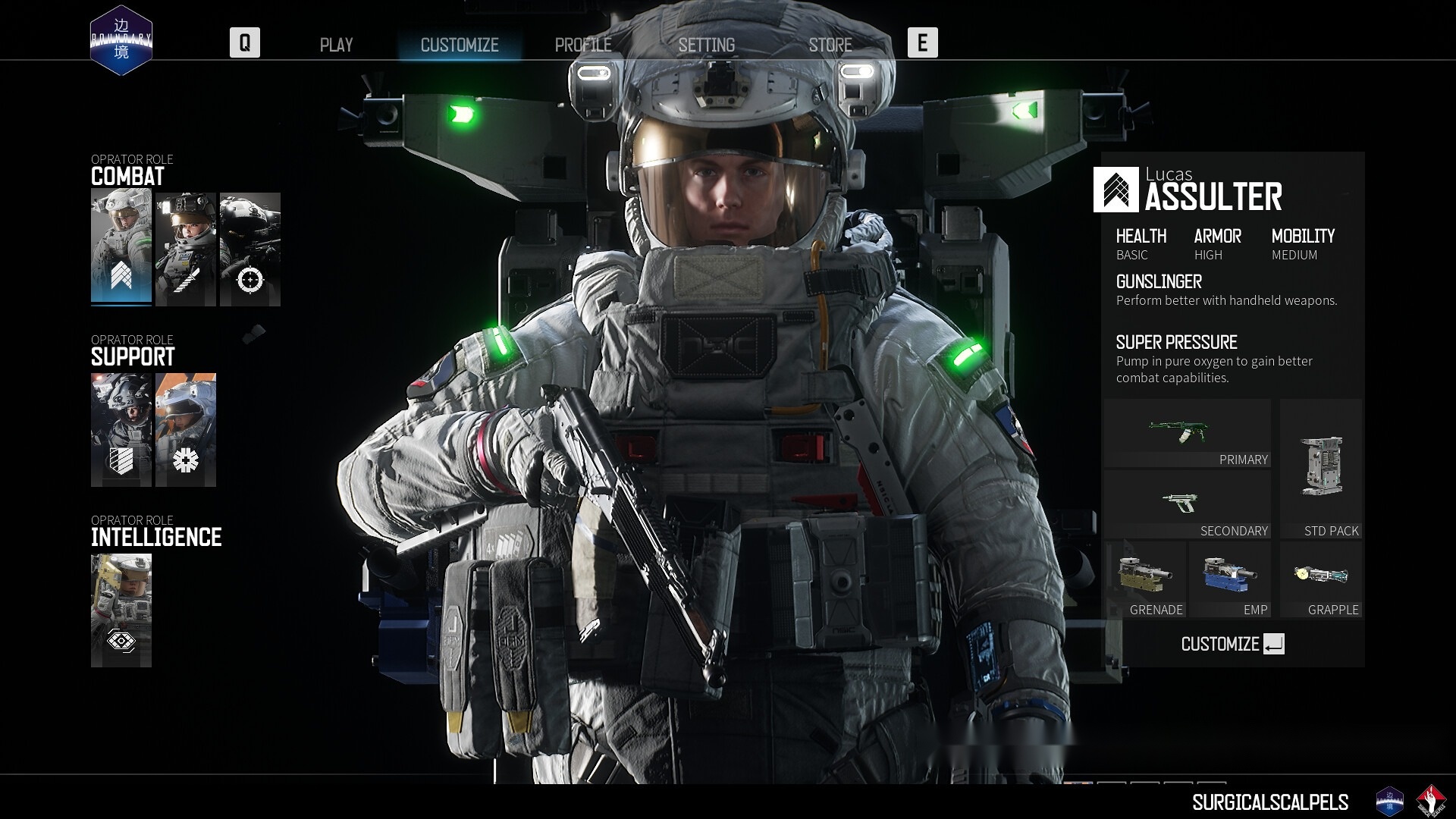Screen dimensions: 1456x819
Task: Switch to the PROFILE tab
Action: pyautogui.click(x=584, y=45)
